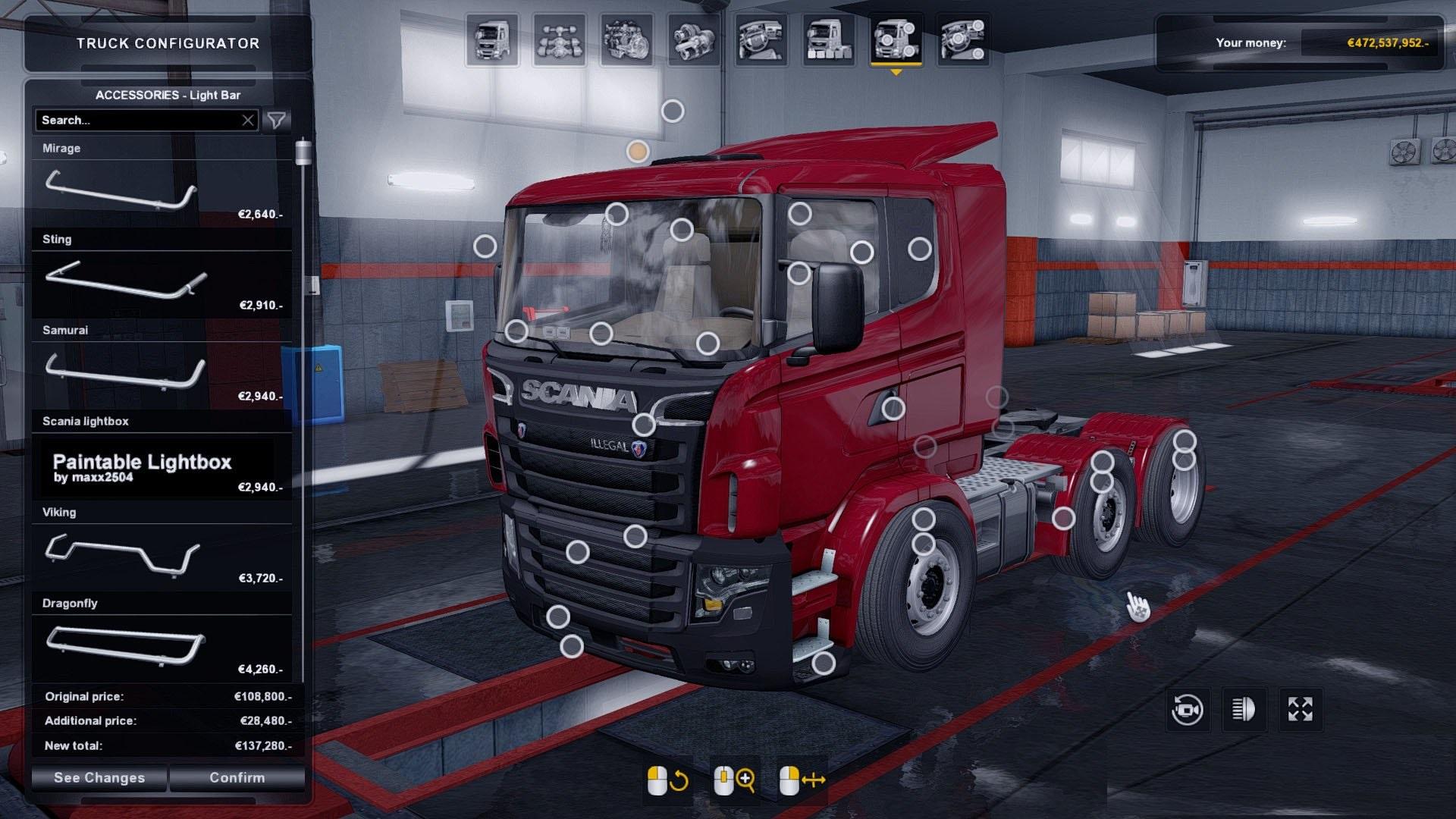Toggle the truck headlights
This screenshot has height=819, width=1456.
click(x=1244, y=710)
